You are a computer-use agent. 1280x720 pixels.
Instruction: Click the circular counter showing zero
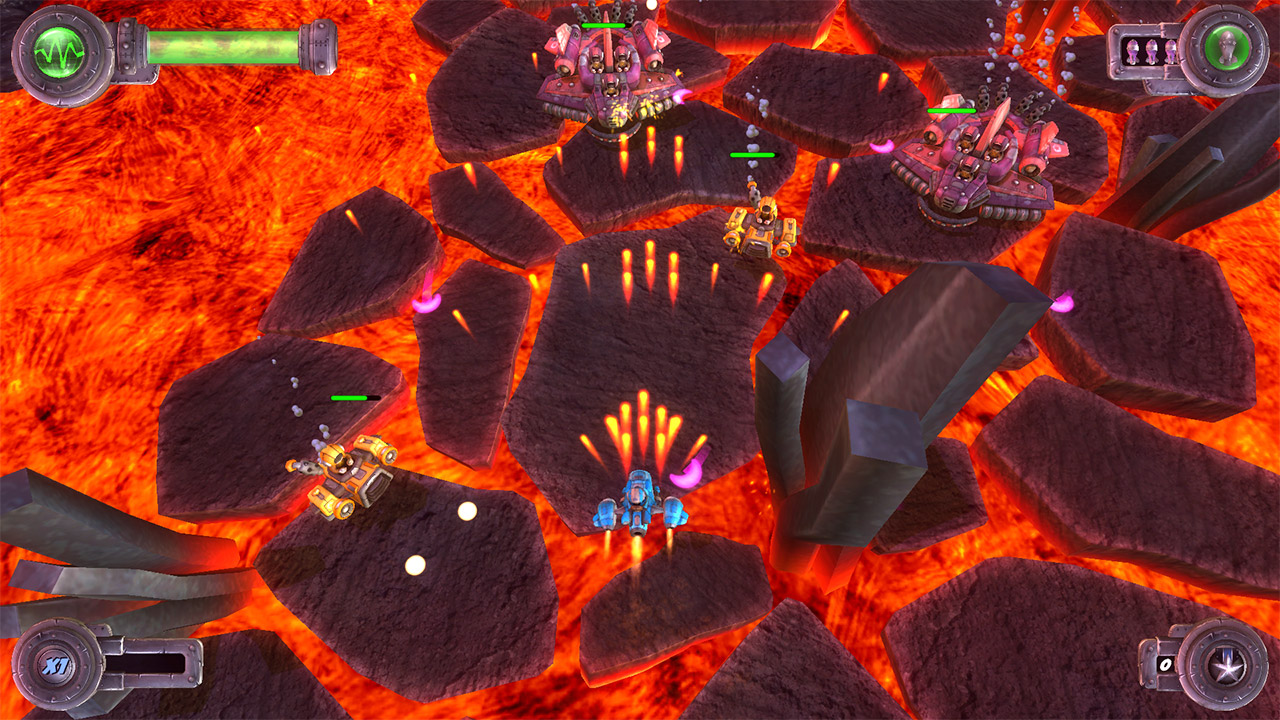[x=1165, y=665]
